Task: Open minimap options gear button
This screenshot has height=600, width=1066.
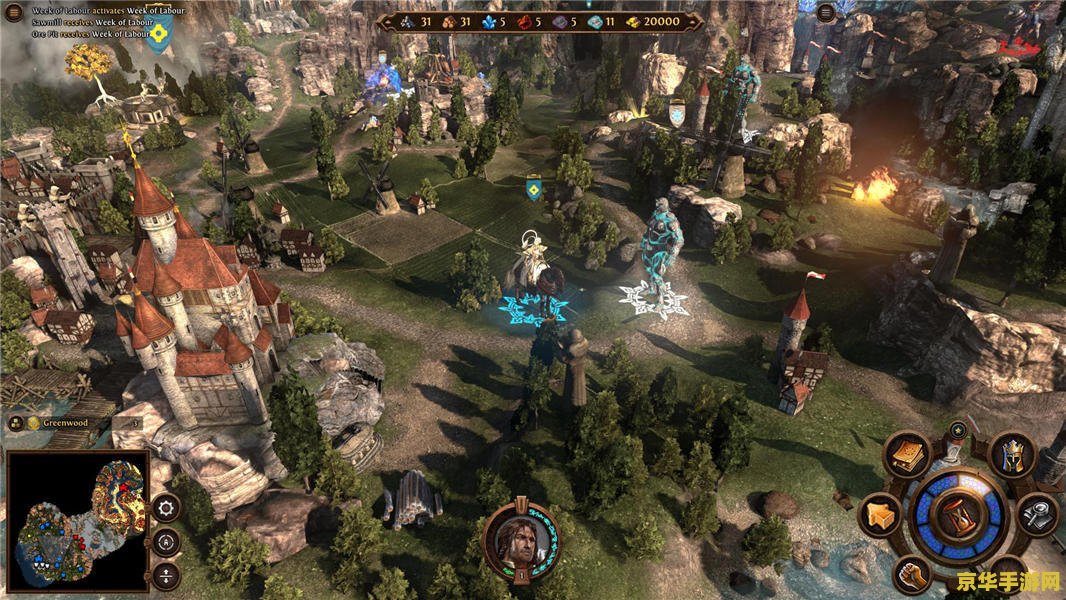Action: click(x=165, y=507)
